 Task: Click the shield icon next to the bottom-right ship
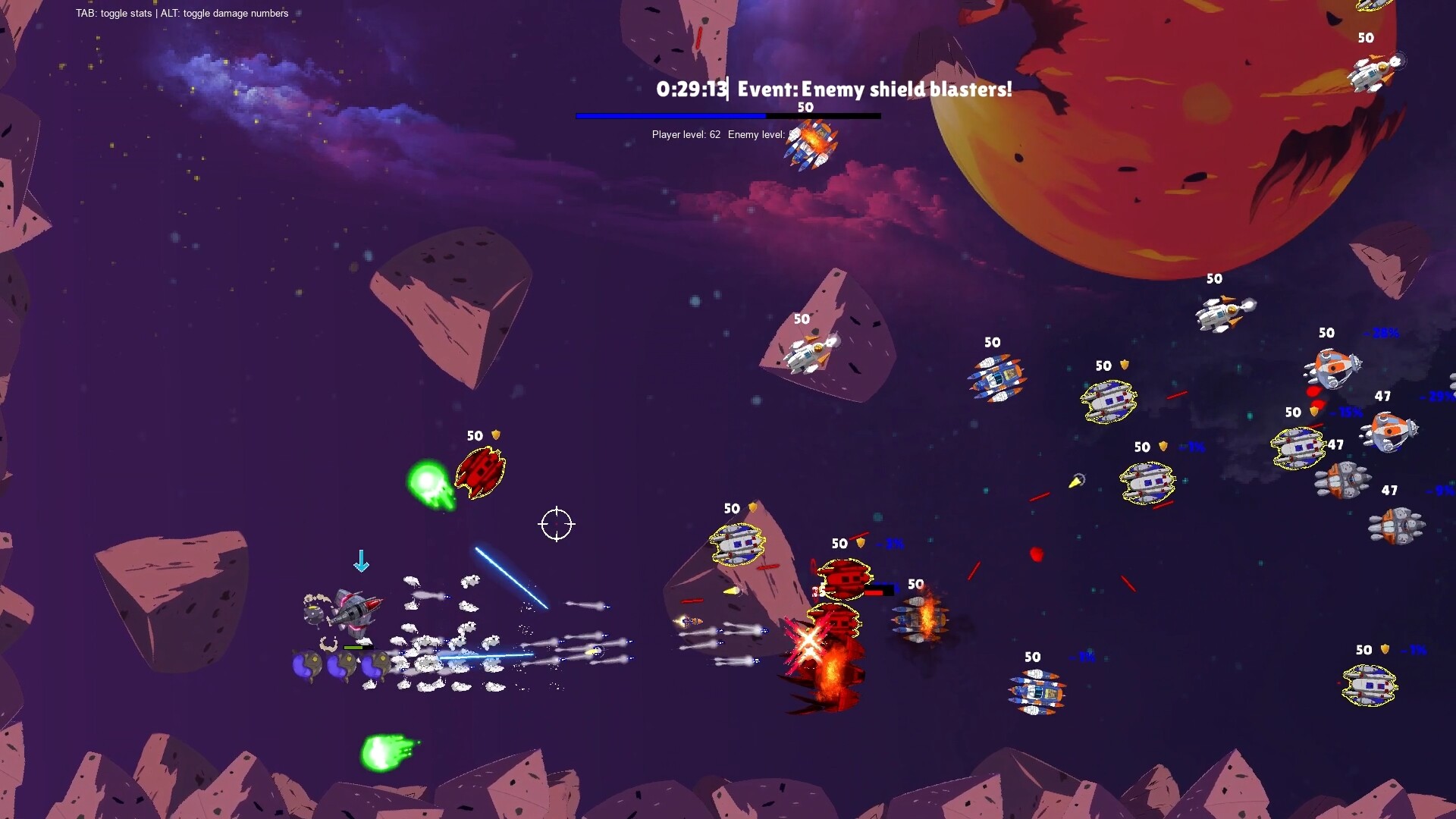(1384, 649)
